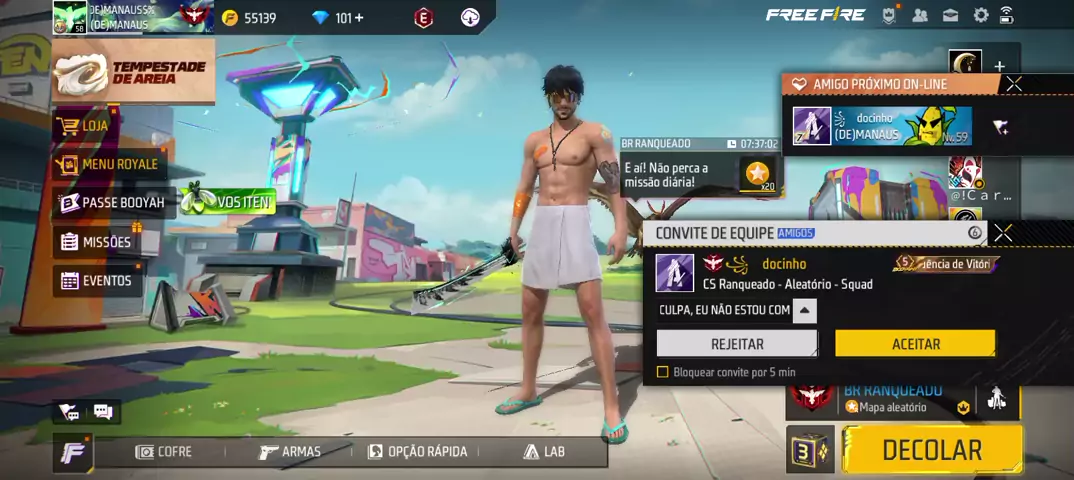This screenshot has width=1074, height=480.
Task: Open the OPÇÃO RÁPIDA menu
Action: point(417,452)
